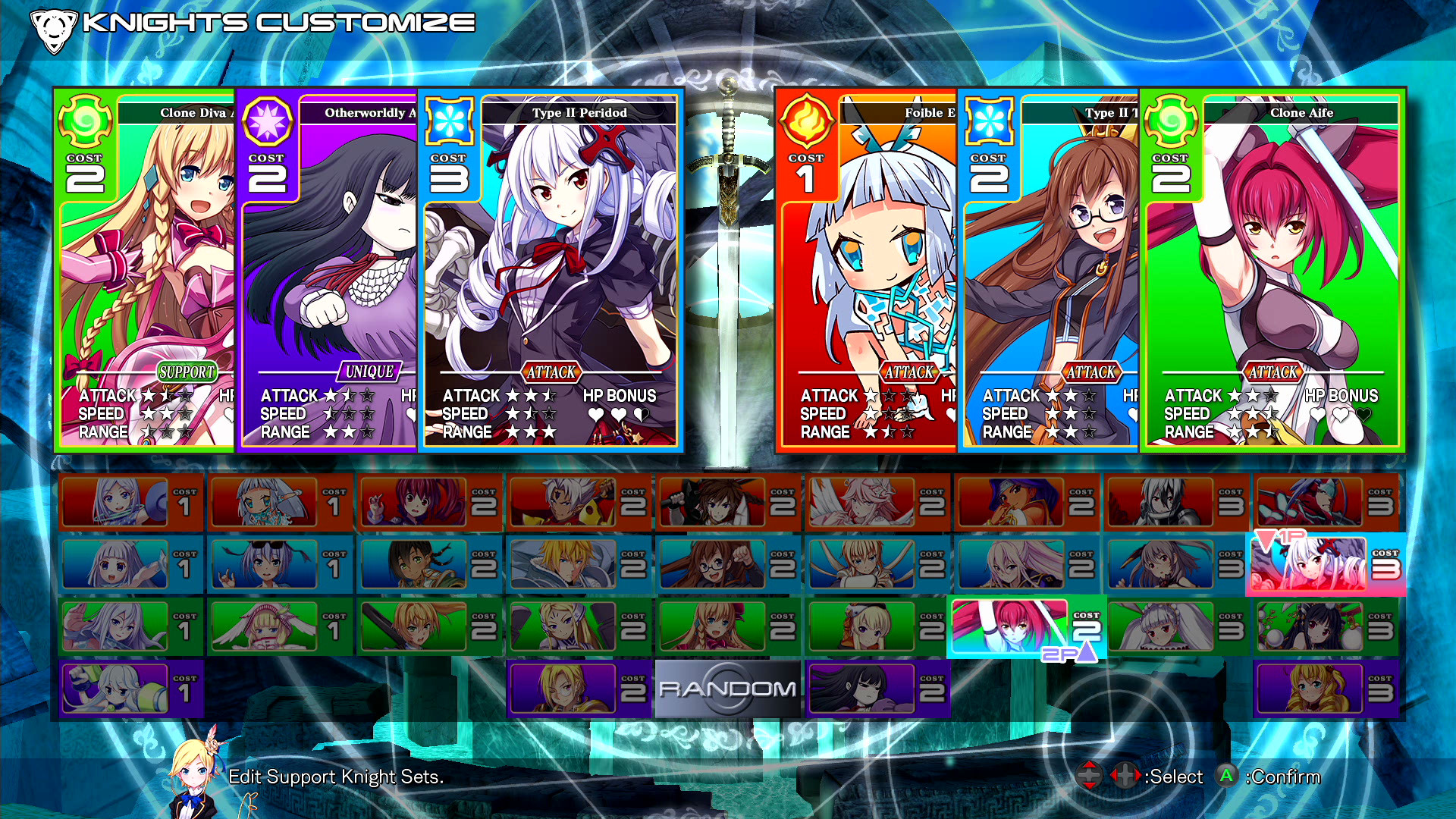Click the snowflake cost icon on Type II T card

pos(989,122)
